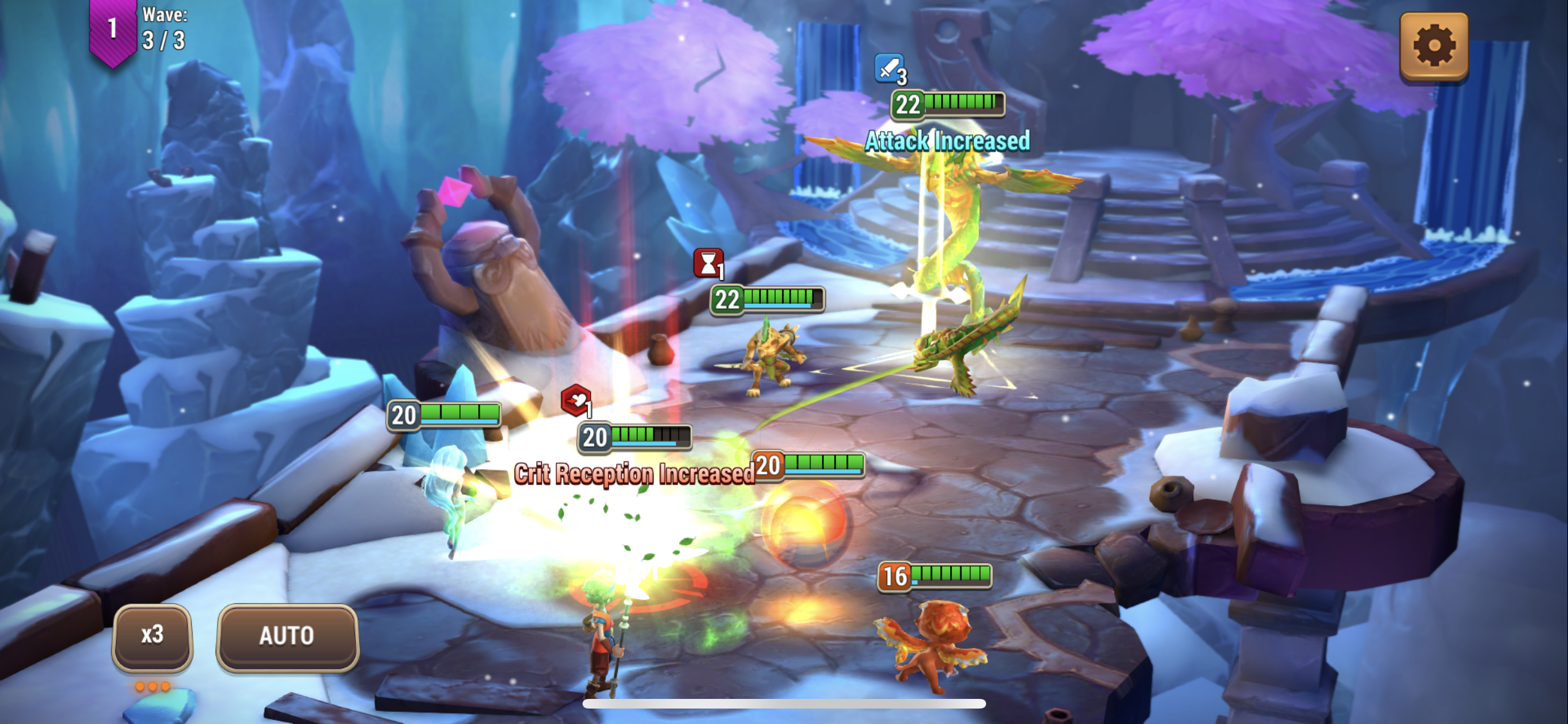The image size is (1568, 724).
Task: Enable AUTO battle mode
Action: [287, 636]
